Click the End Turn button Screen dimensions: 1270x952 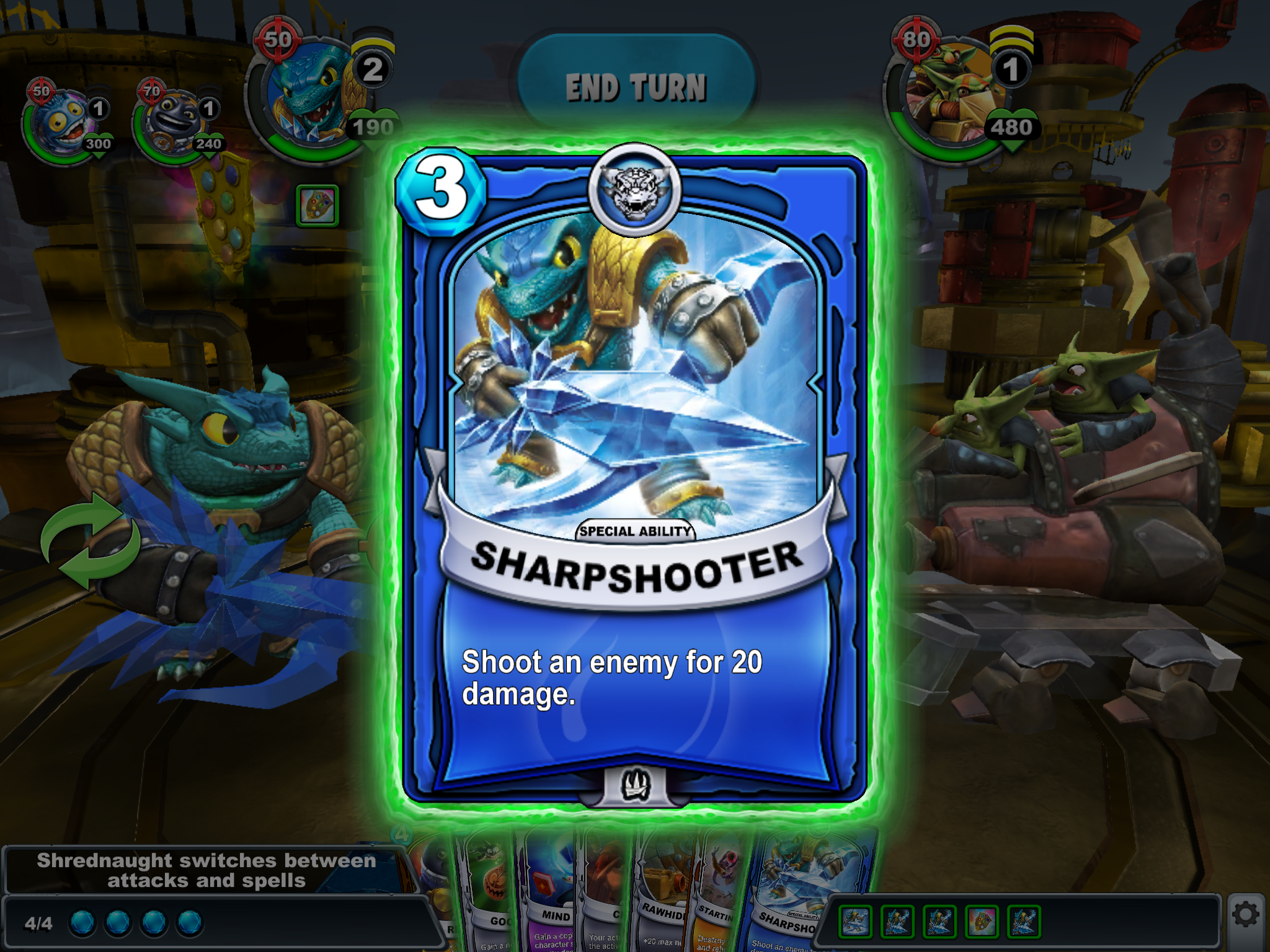click(636, 86)
